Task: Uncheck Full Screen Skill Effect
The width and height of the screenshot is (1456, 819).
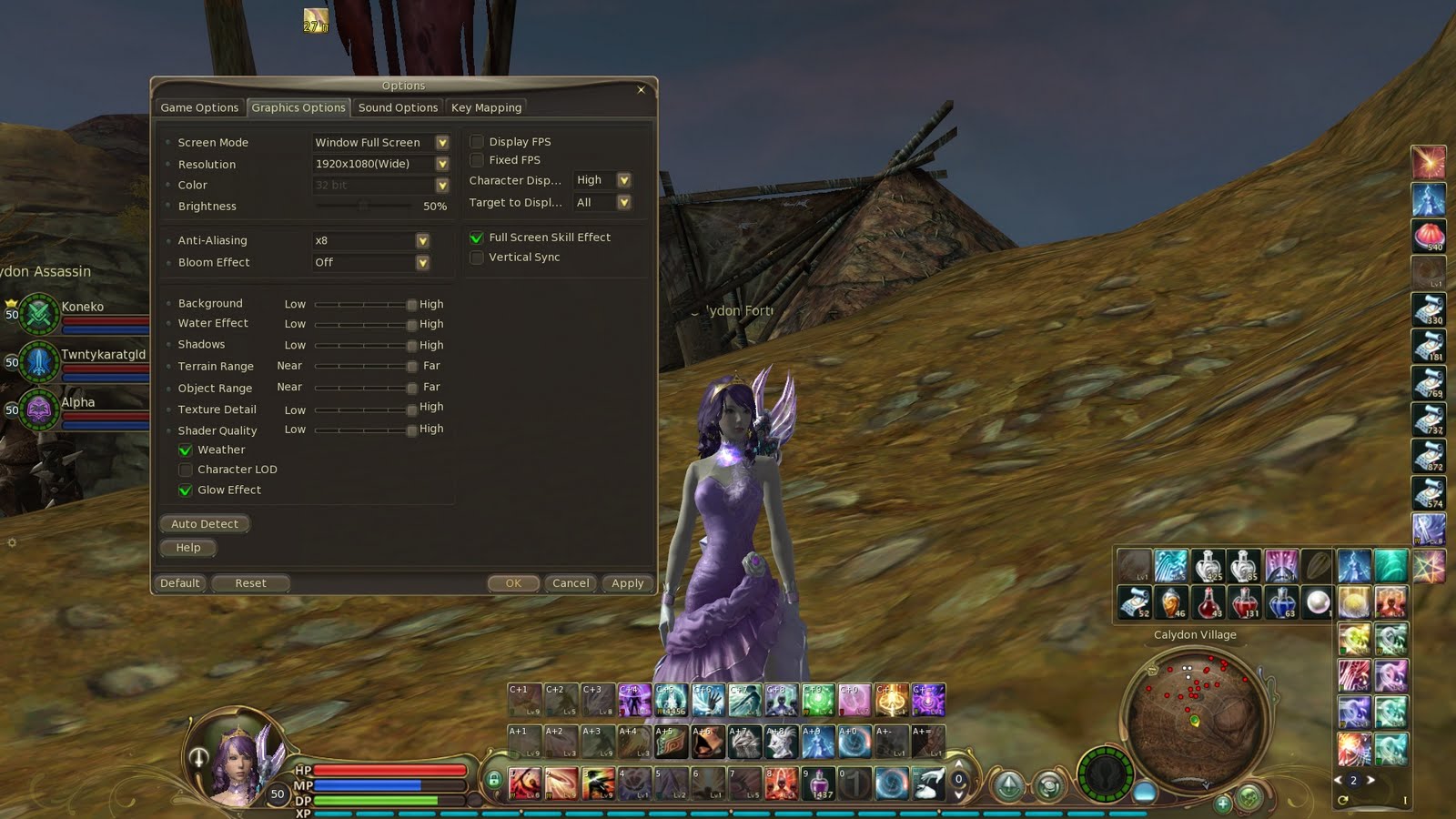Action: point(476,237)
